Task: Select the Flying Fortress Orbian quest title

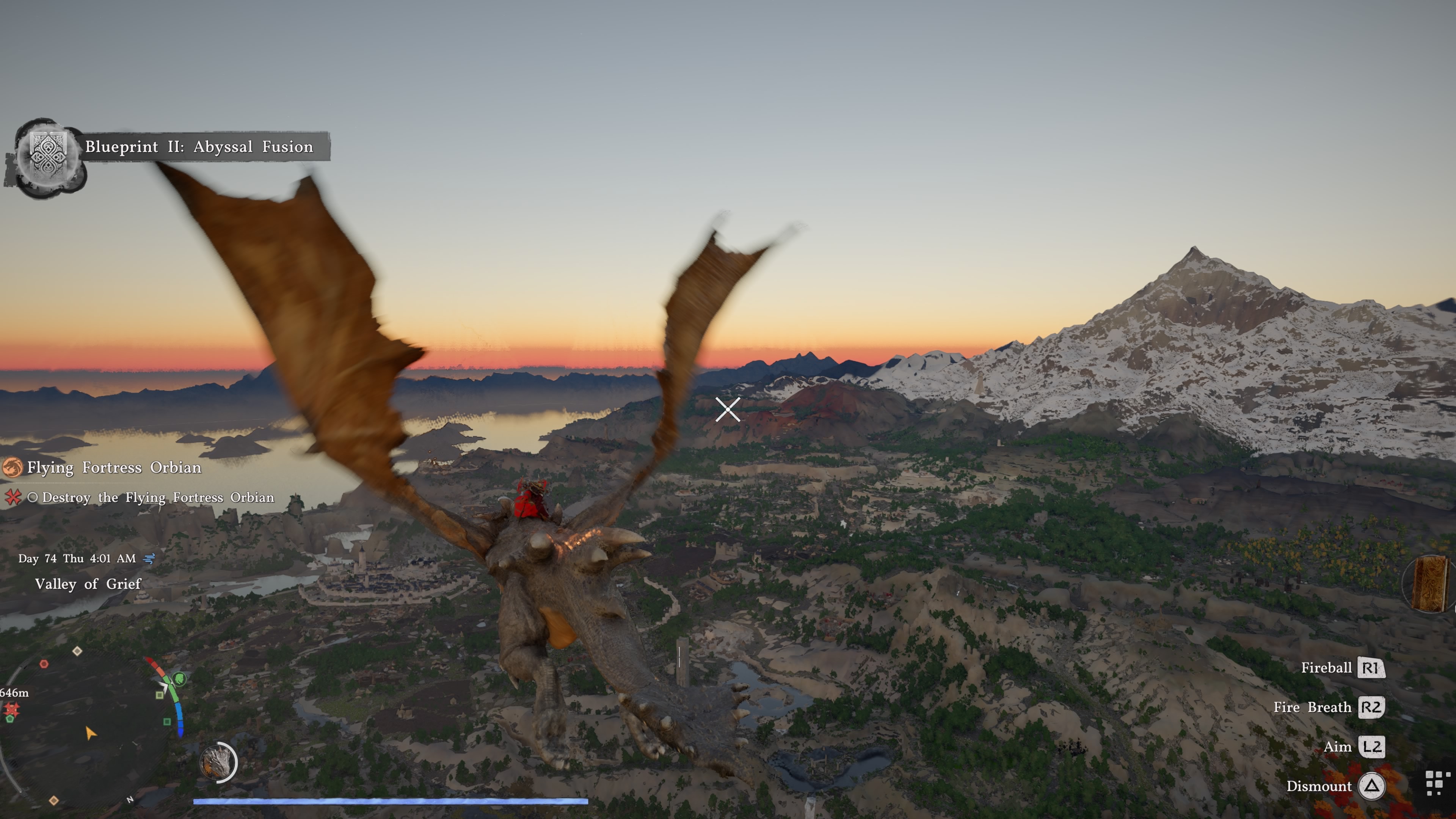Action: click(114, 468)
